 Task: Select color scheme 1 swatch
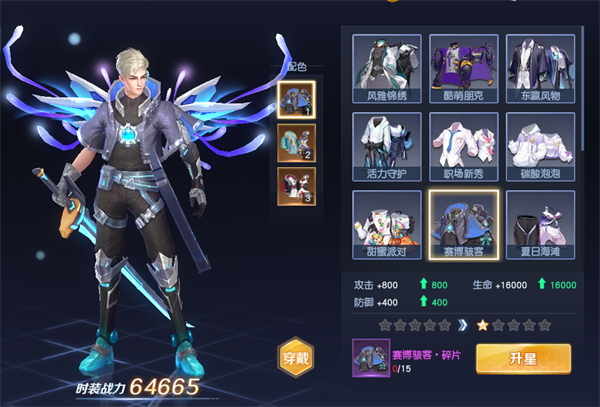tap(296, 99)
